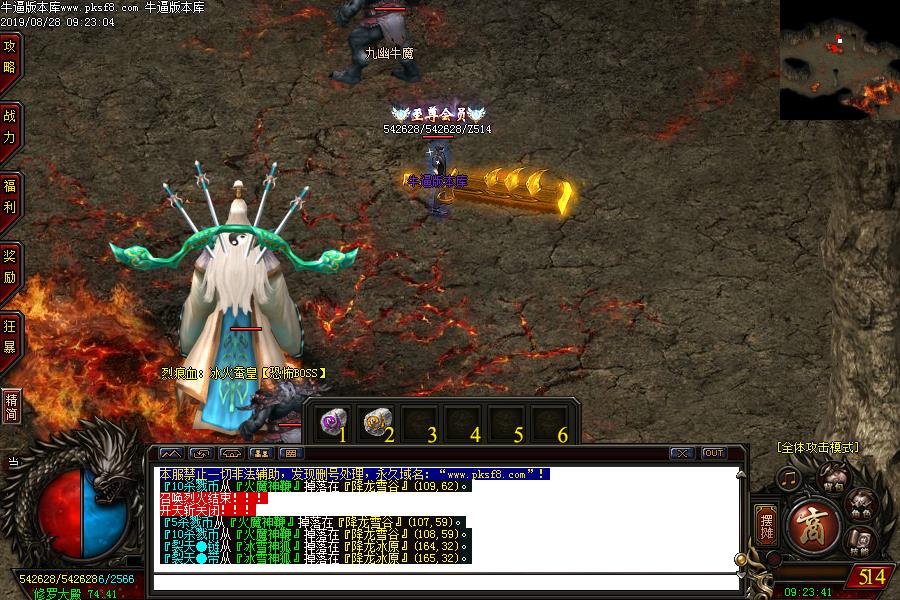Toggle the 精简 simplify button

click(11, 407)
